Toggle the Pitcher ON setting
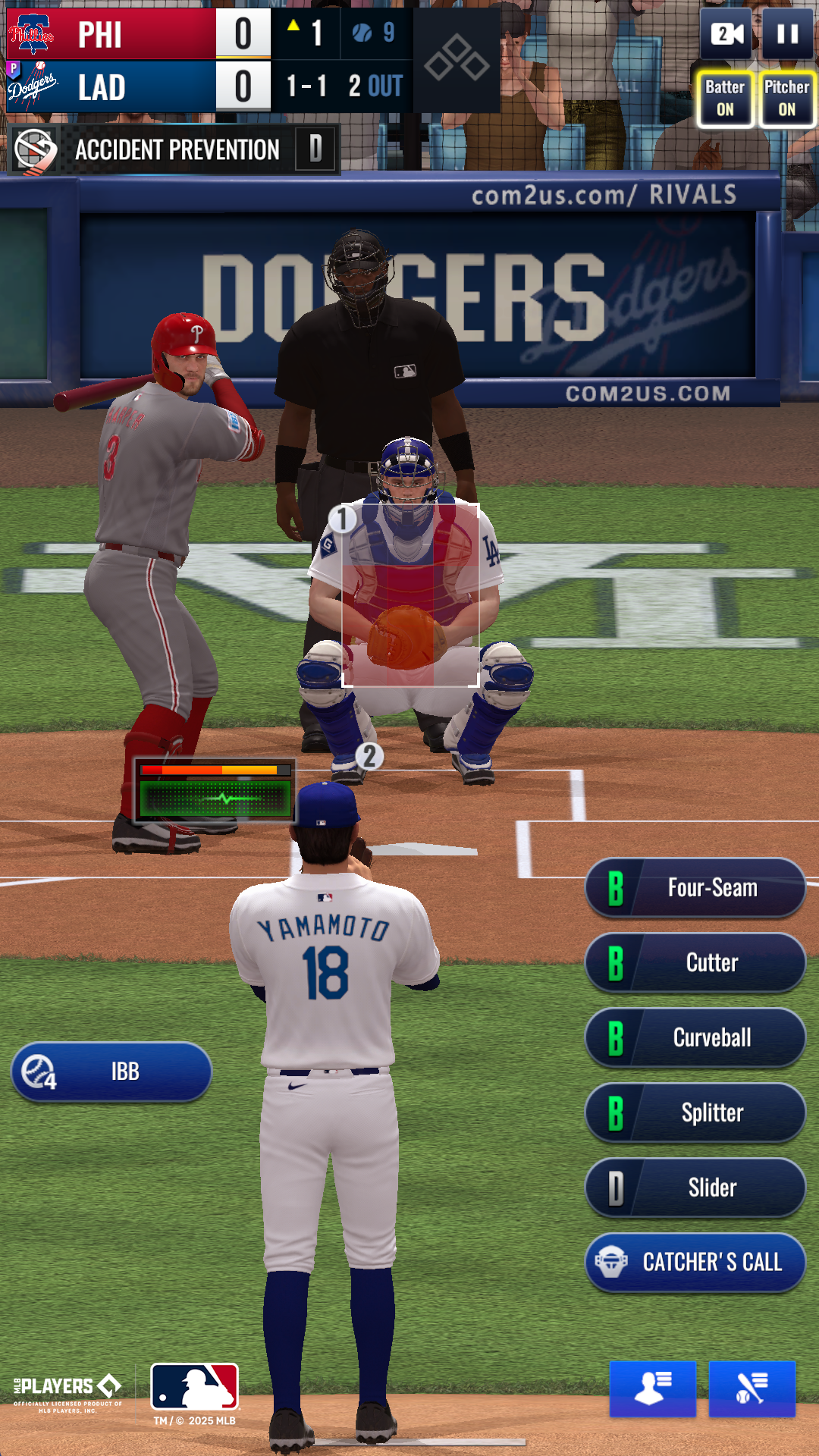This screenshot has width=819, height=1456. click(x=786, y=99)
